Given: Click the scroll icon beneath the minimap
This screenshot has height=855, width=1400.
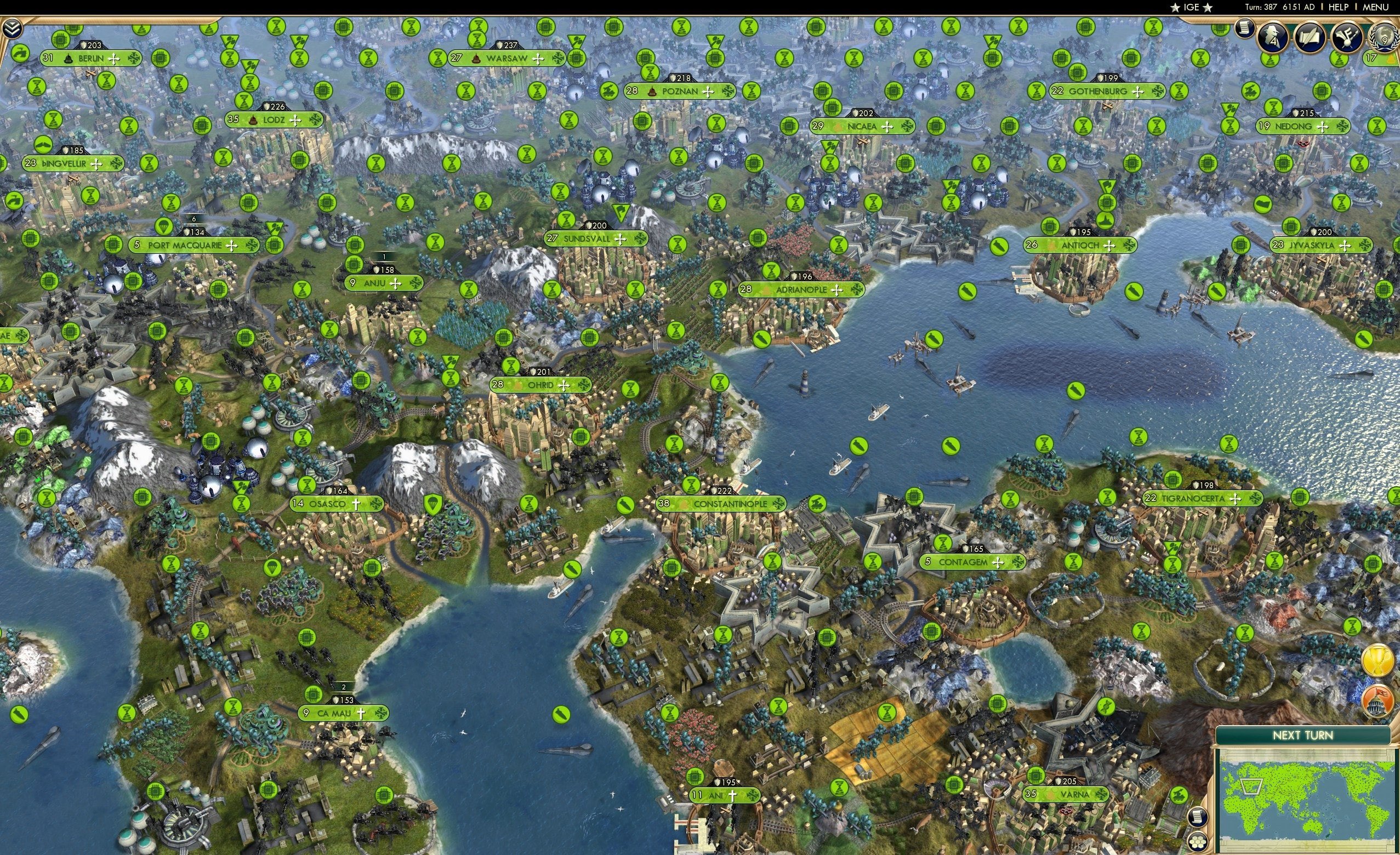Looking at the screenshot, I should (1198, 818).
